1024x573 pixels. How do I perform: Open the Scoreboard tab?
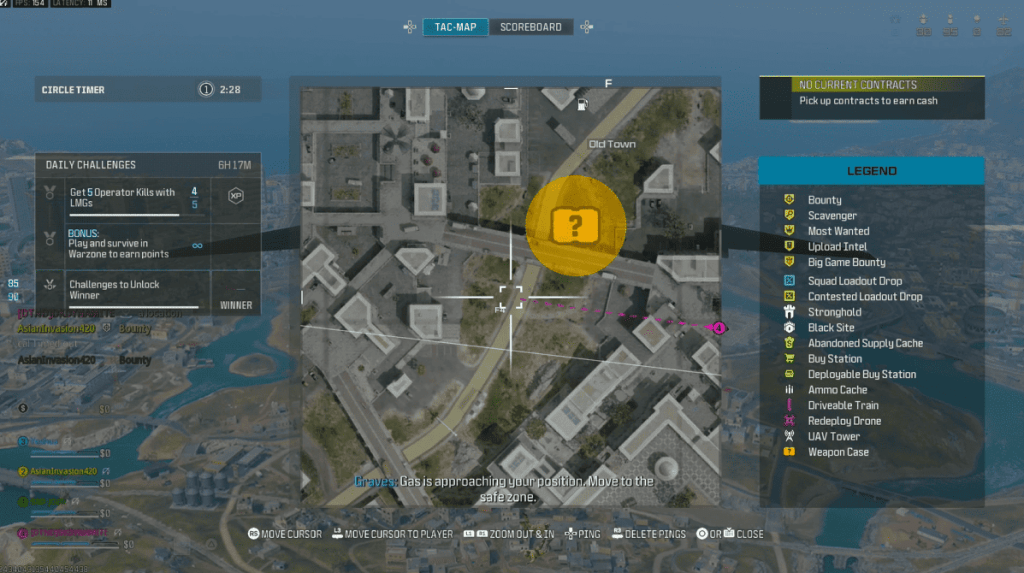coord(531,27)
